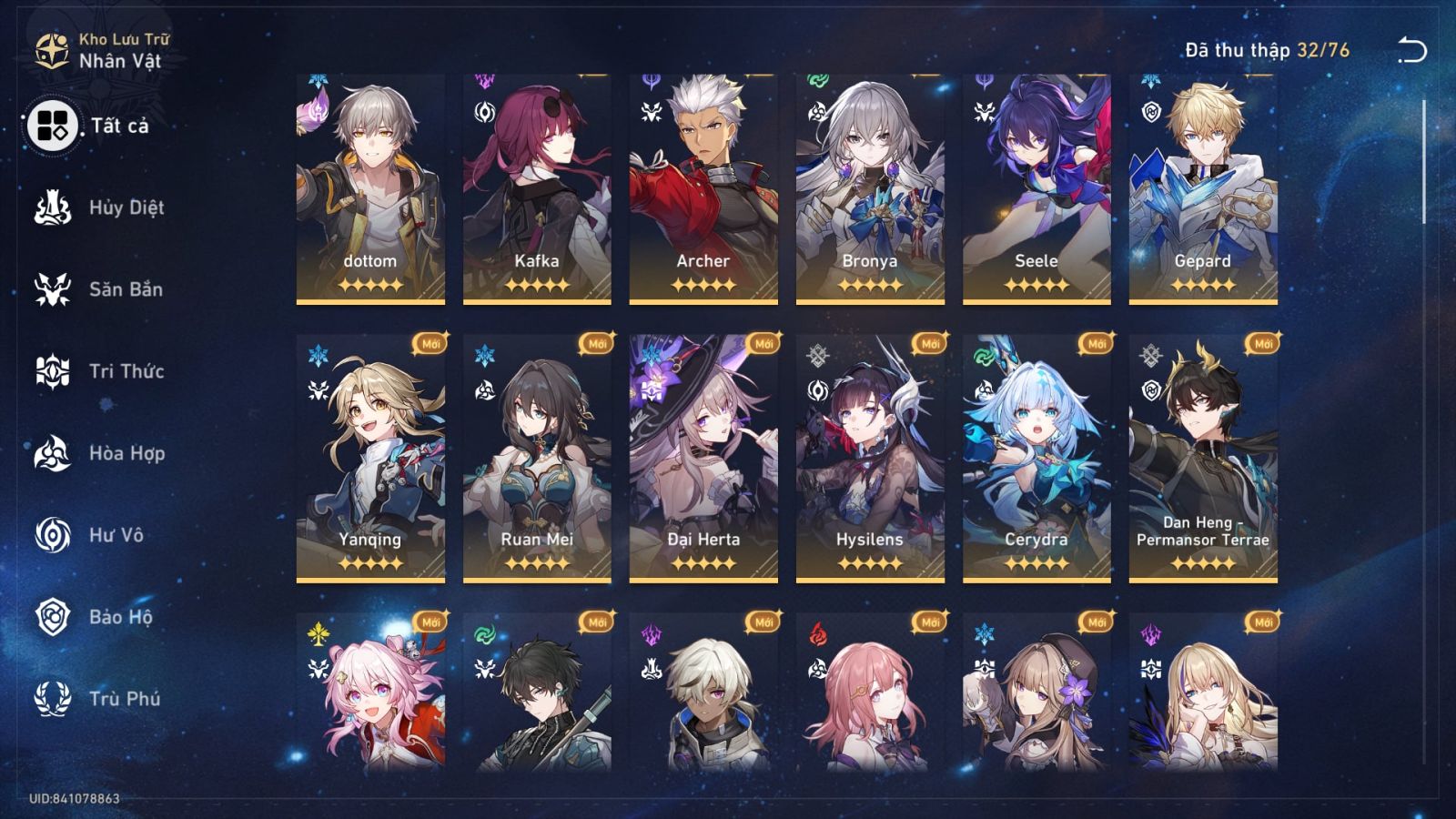Select the Tất cả filter

click(53, 127)
